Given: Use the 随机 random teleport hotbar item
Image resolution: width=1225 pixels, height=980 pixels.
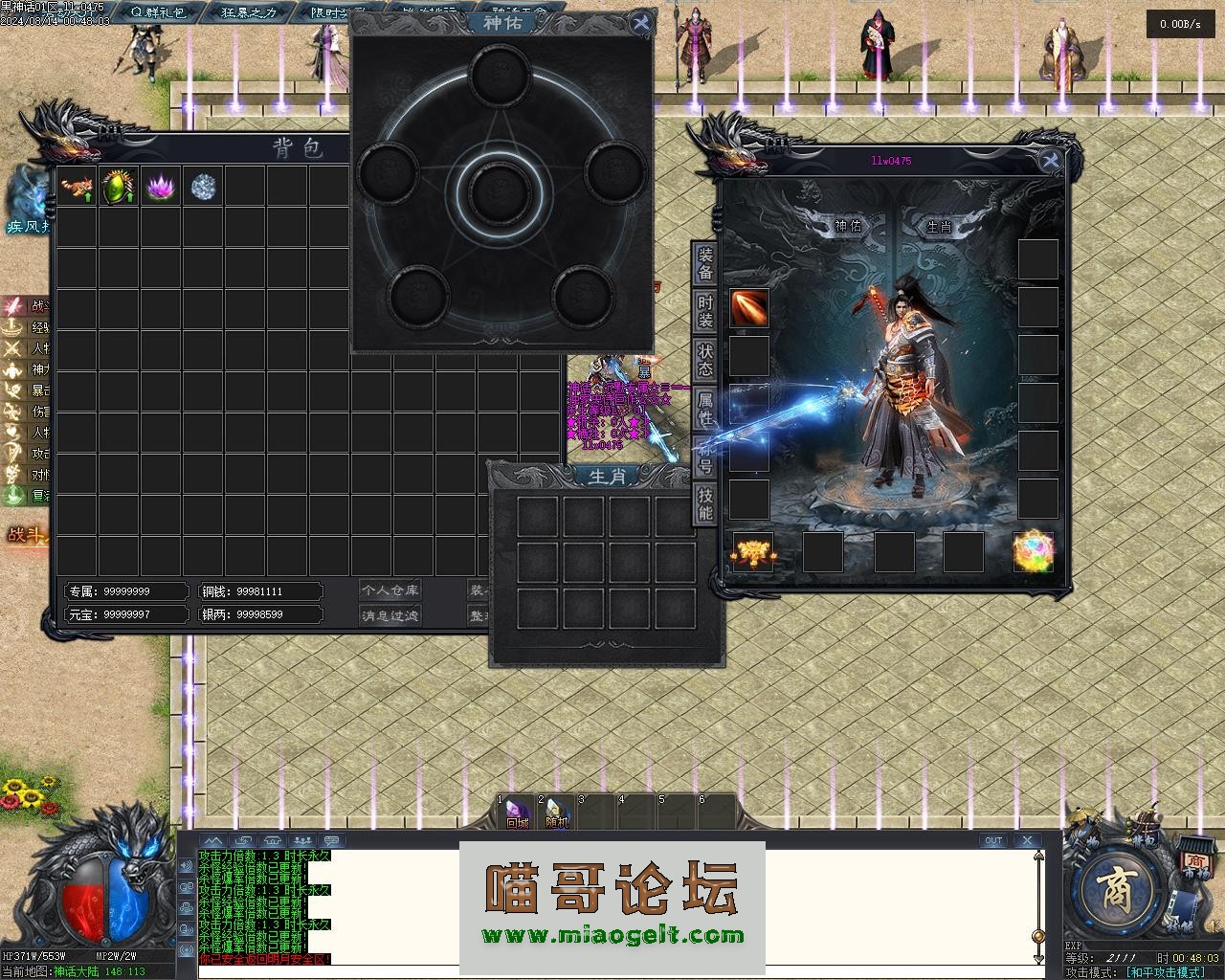Looking at the screenshot, I should 557,813.
